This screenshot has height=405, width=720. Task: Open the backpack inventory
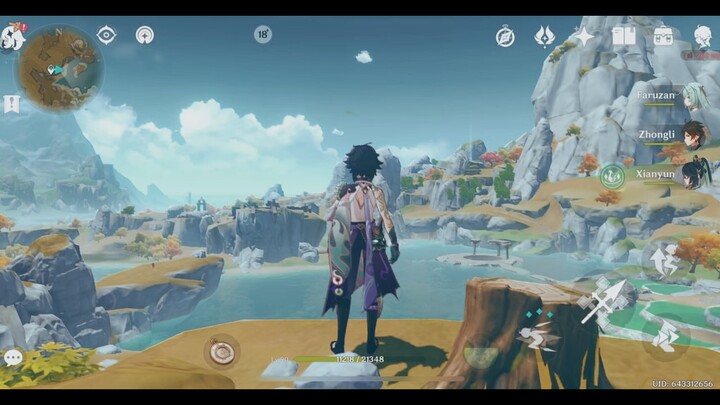(663, 37)
